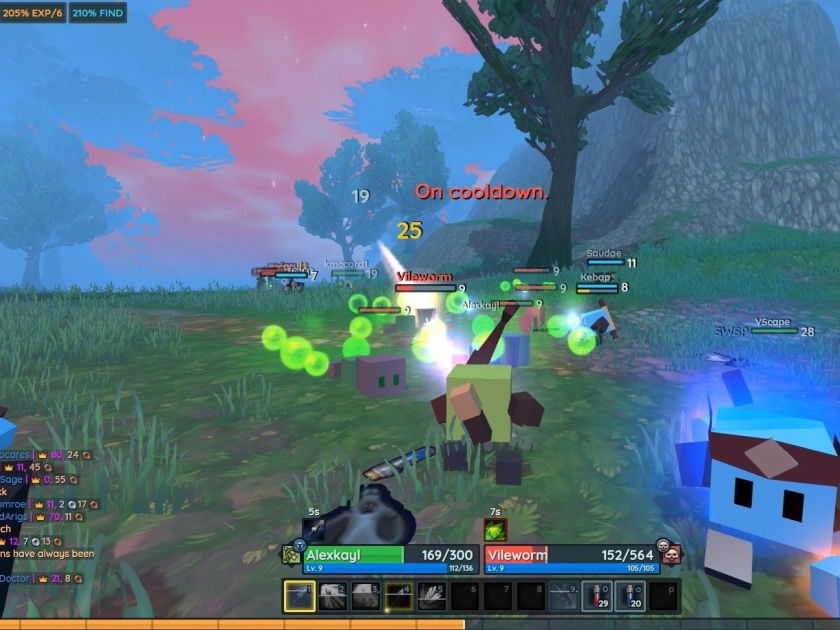Inspect the 5s buff icon above Alexkayl

[314, 530]
